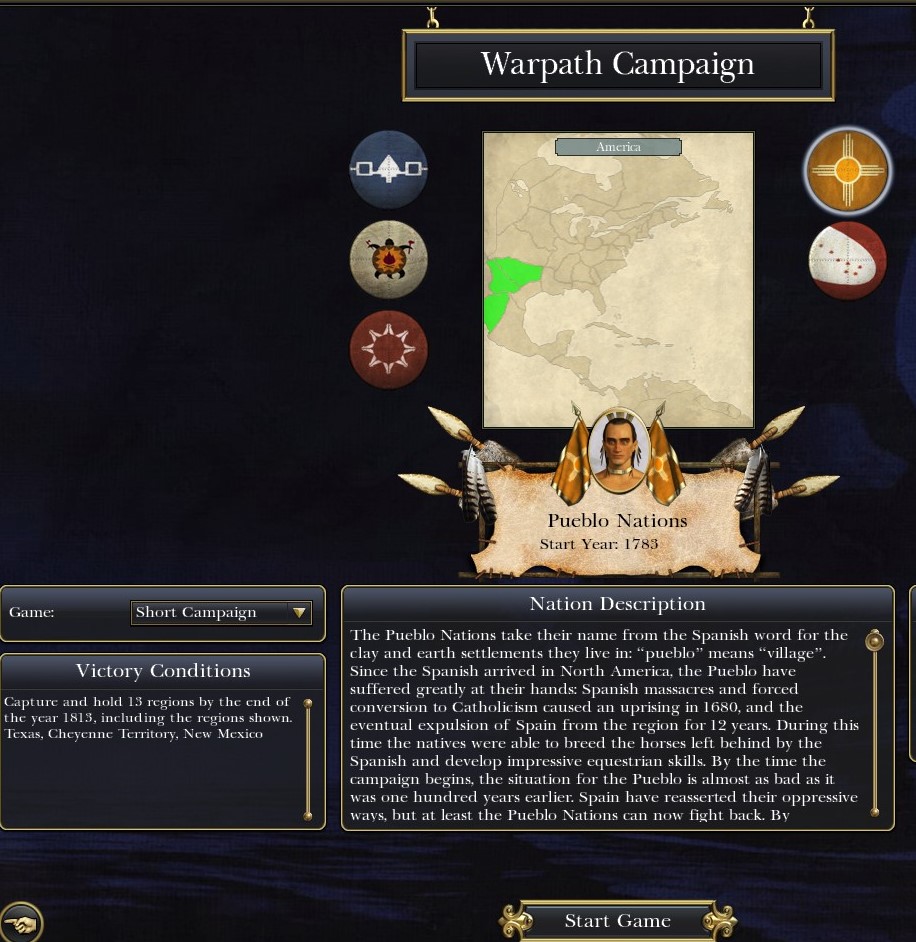Viewport: 916px width, 942px height.
Task: Click the Nation Description scrollbar handle
Action: click(874, 641)
